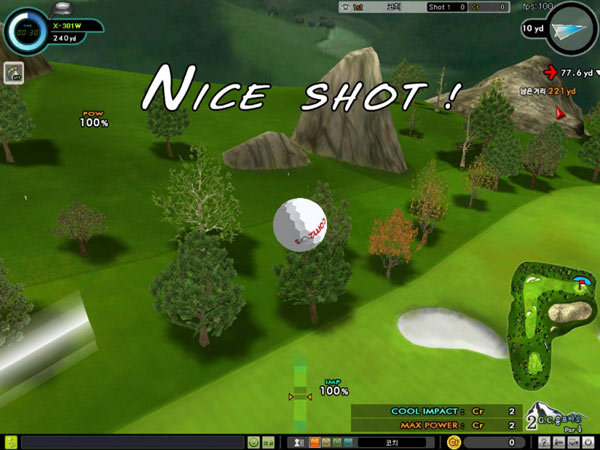This screenshot has width=600, height=450.
Task: Click the green menu button at bottom-left corner
Action: 9,442
